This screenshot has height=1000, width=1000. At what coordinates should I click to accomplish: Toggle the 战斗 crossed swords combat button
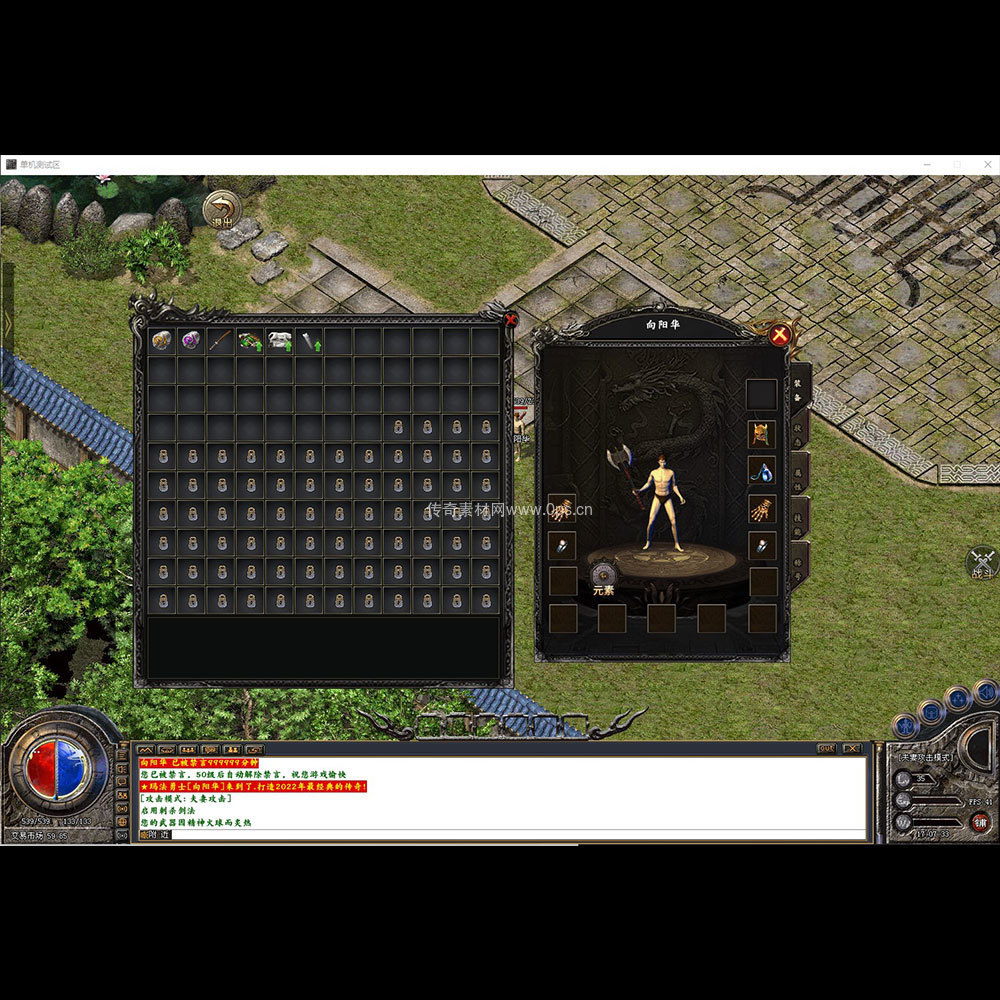click(982, 562)
